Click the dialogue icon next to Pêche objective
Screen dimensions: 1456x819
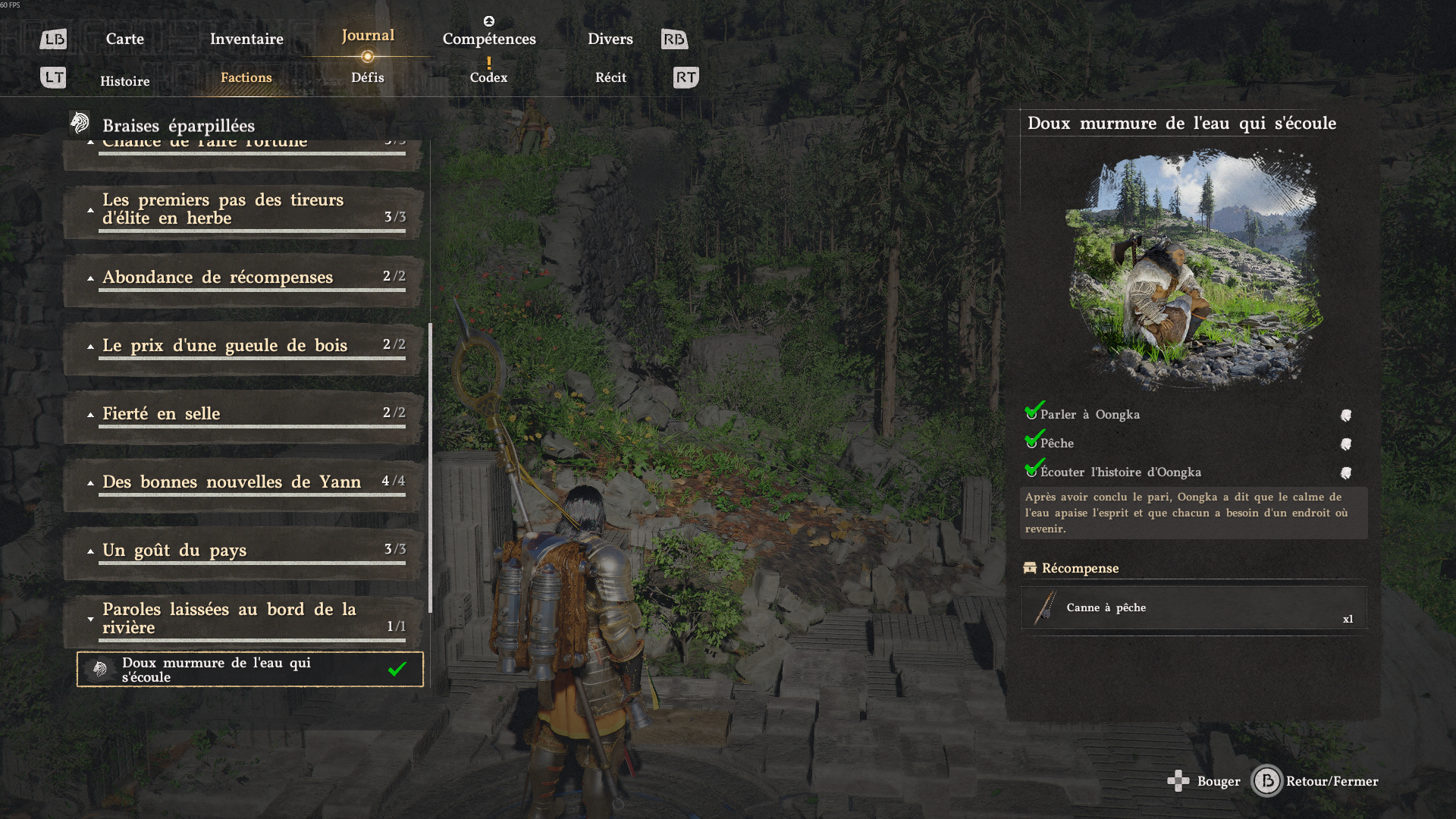[1348, 443]
